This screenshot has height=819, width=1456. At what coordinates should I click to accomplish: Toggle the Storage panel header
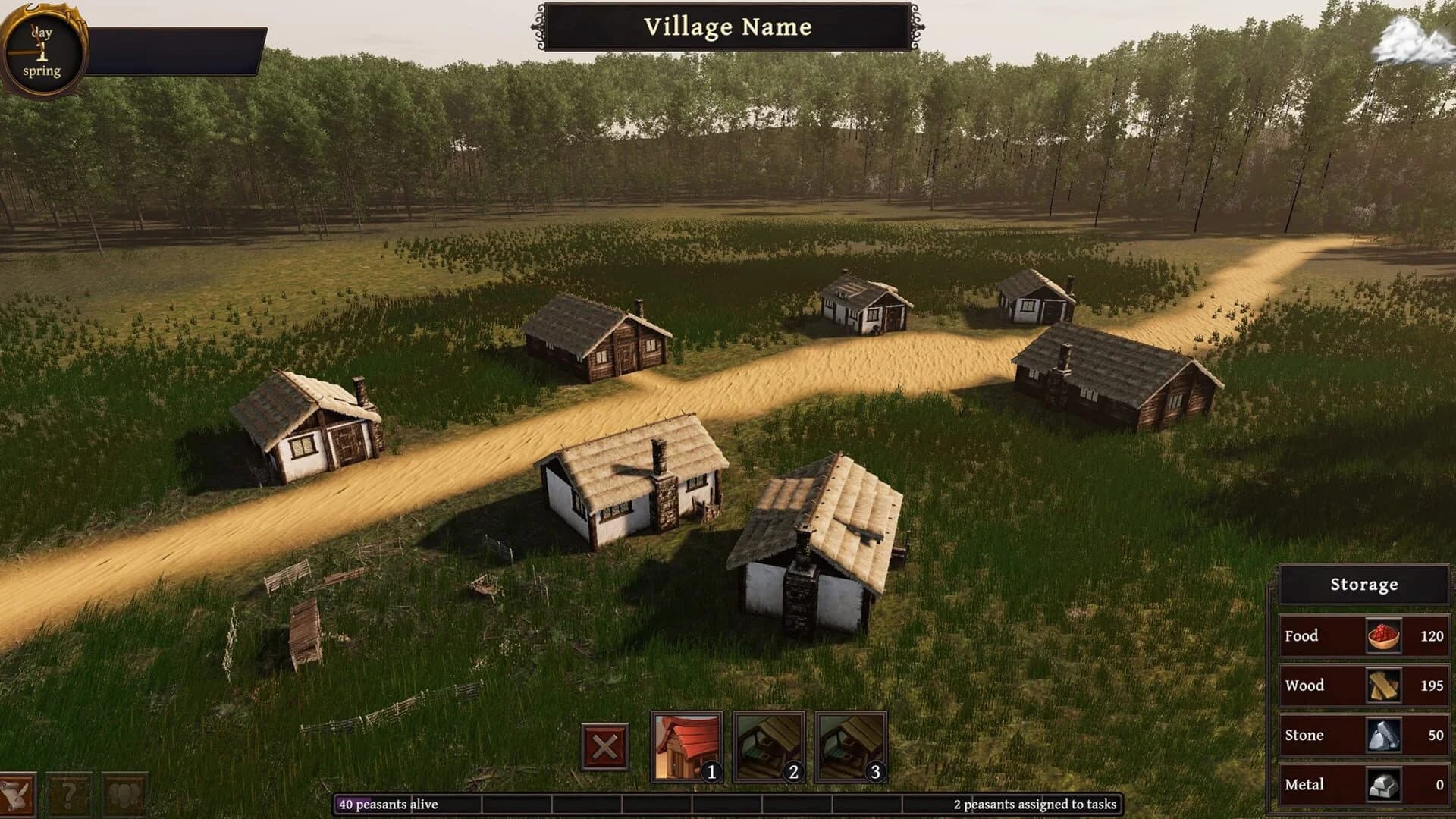1363,584
